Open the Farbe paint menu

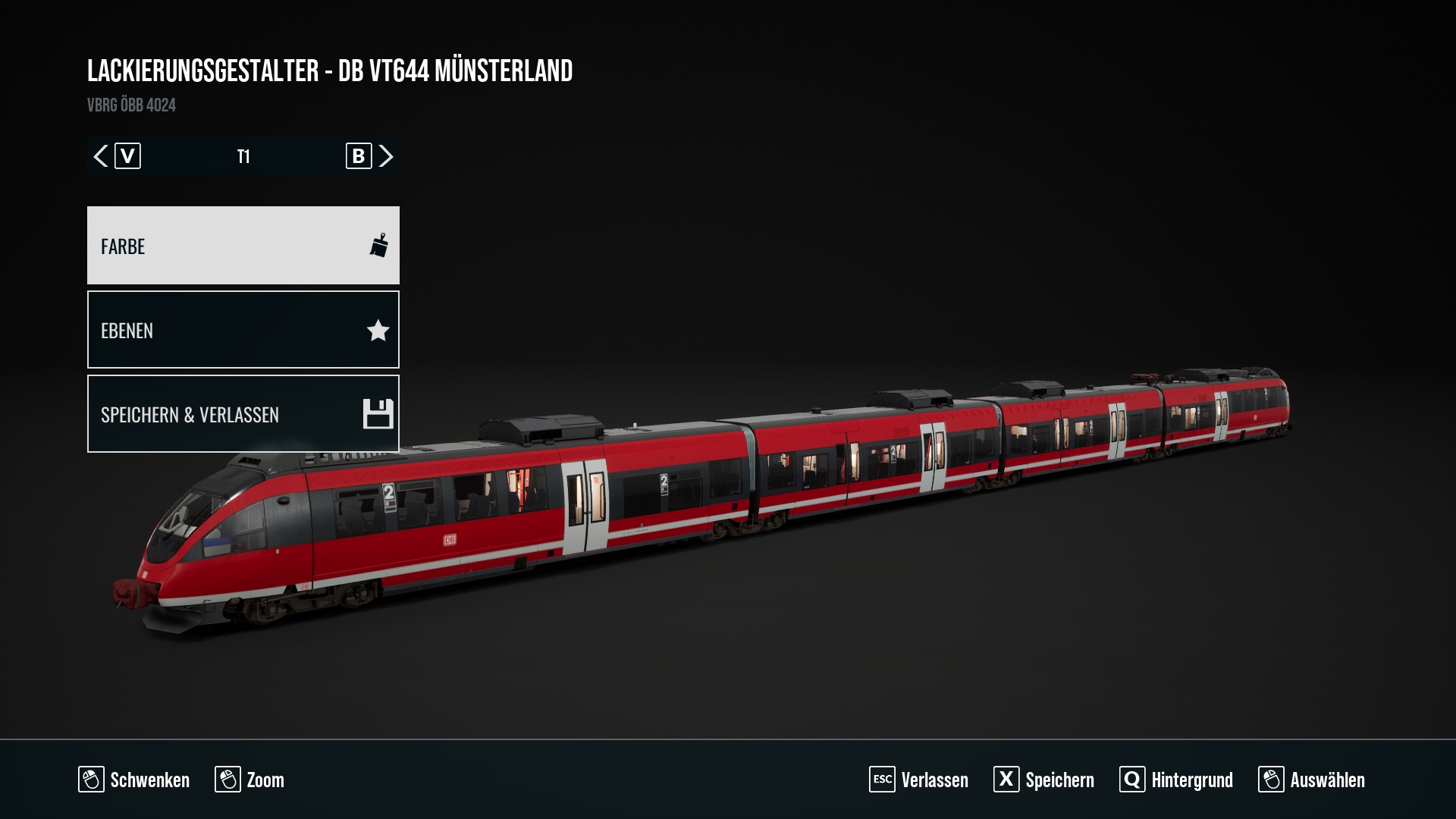pyautogui.click(x=243, y=246)
